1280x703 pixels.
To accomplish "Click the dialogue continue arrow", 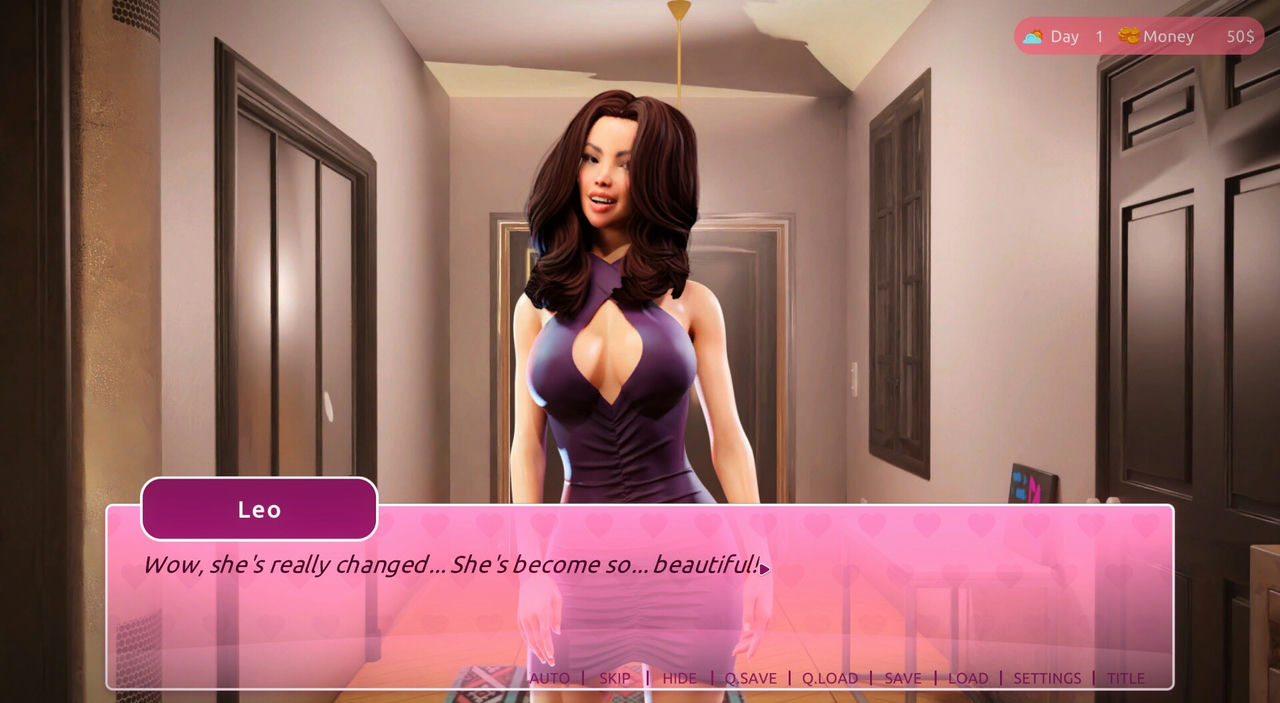I will point(764,569).
